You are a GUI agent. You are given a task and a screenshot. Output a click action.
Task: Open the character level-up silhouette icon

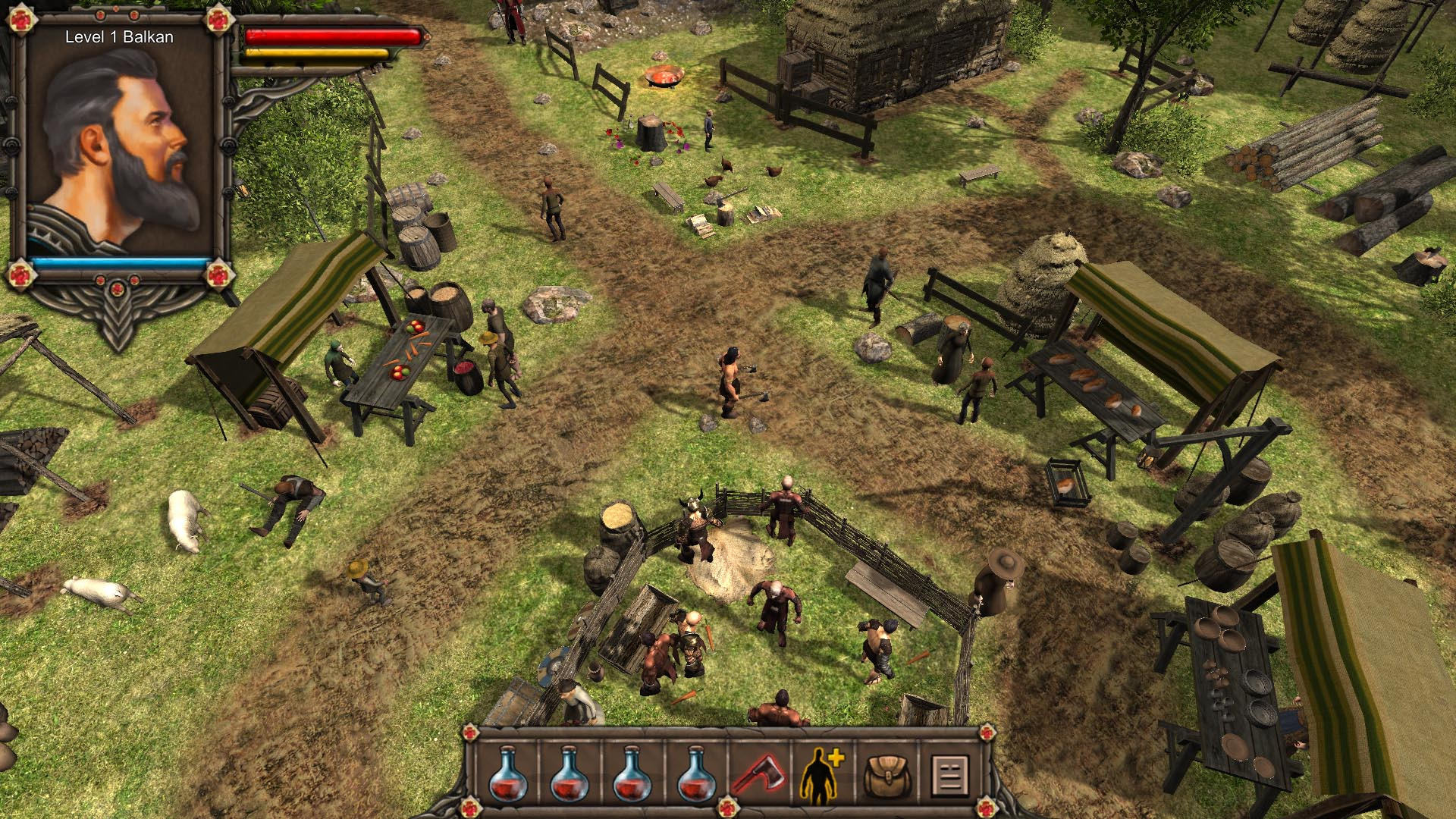822,773
